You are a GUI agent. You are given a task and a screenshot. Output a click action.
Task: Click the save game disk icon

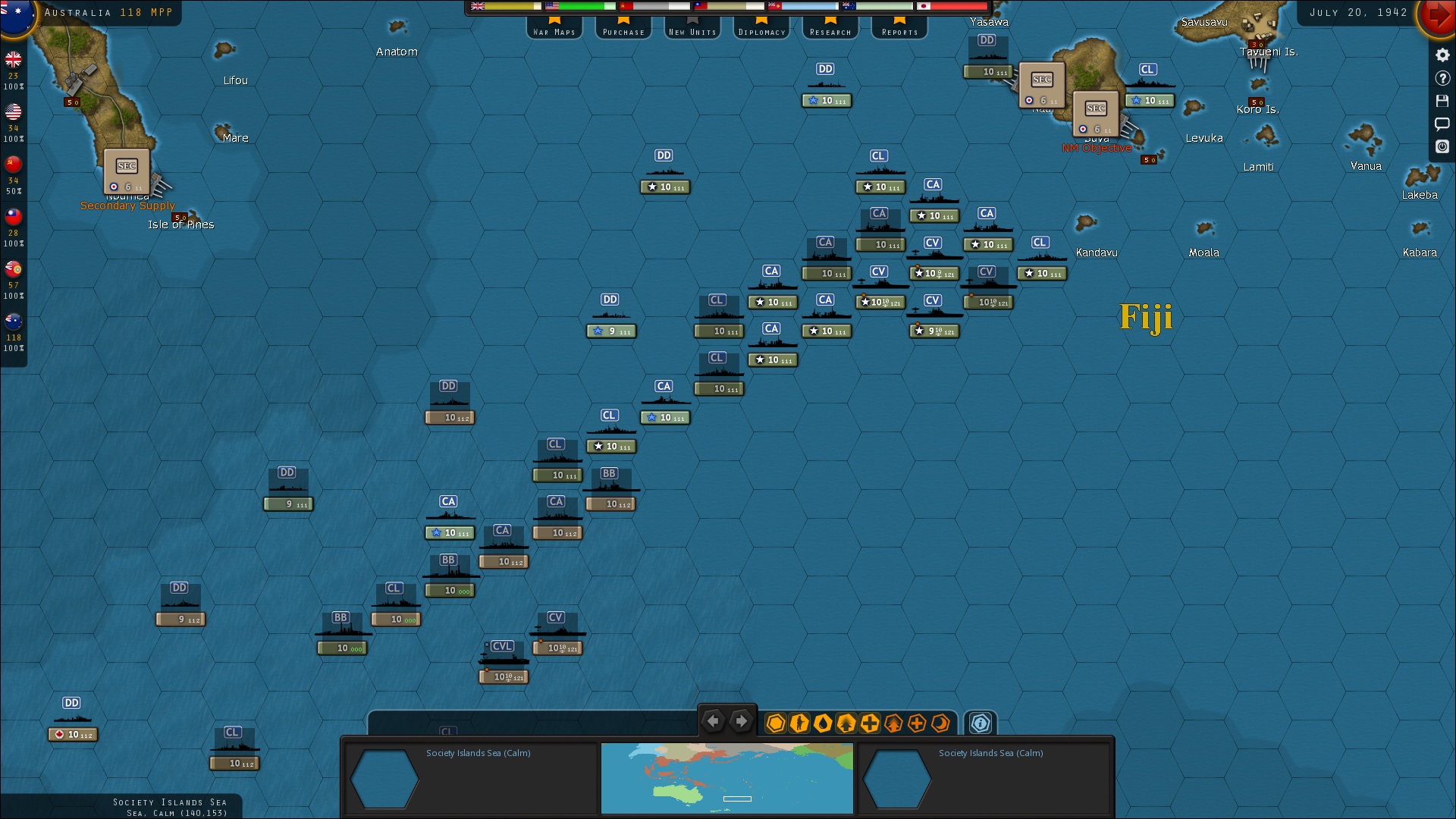[1442, 101]
